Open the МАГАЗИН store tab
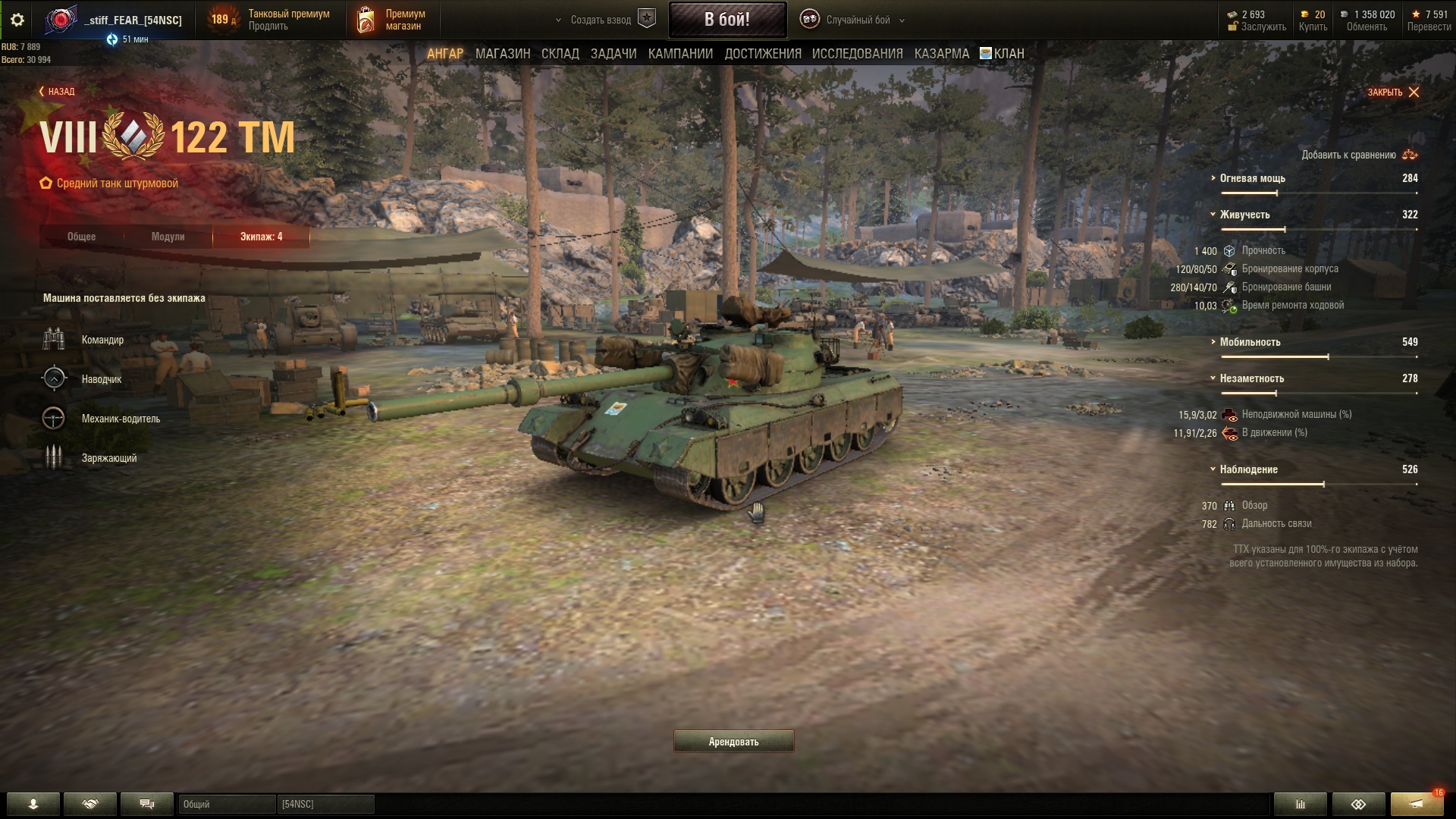 [x=502, y=54]
